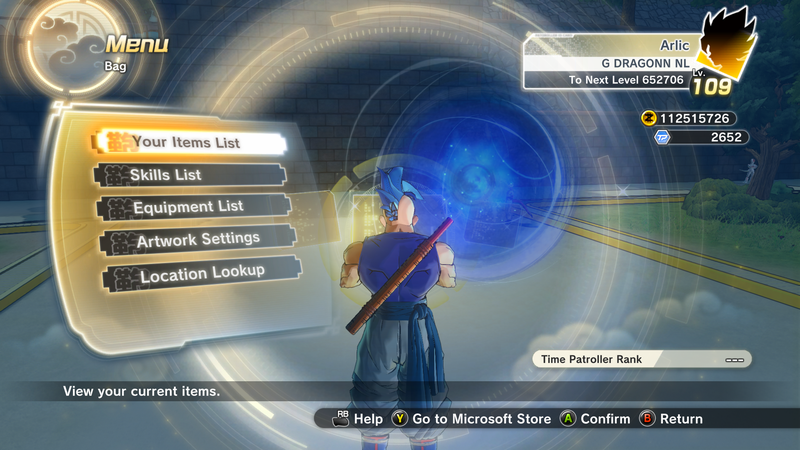Choose Artwork Settings
Screen dimensions: 800x450
pos(198,240)
